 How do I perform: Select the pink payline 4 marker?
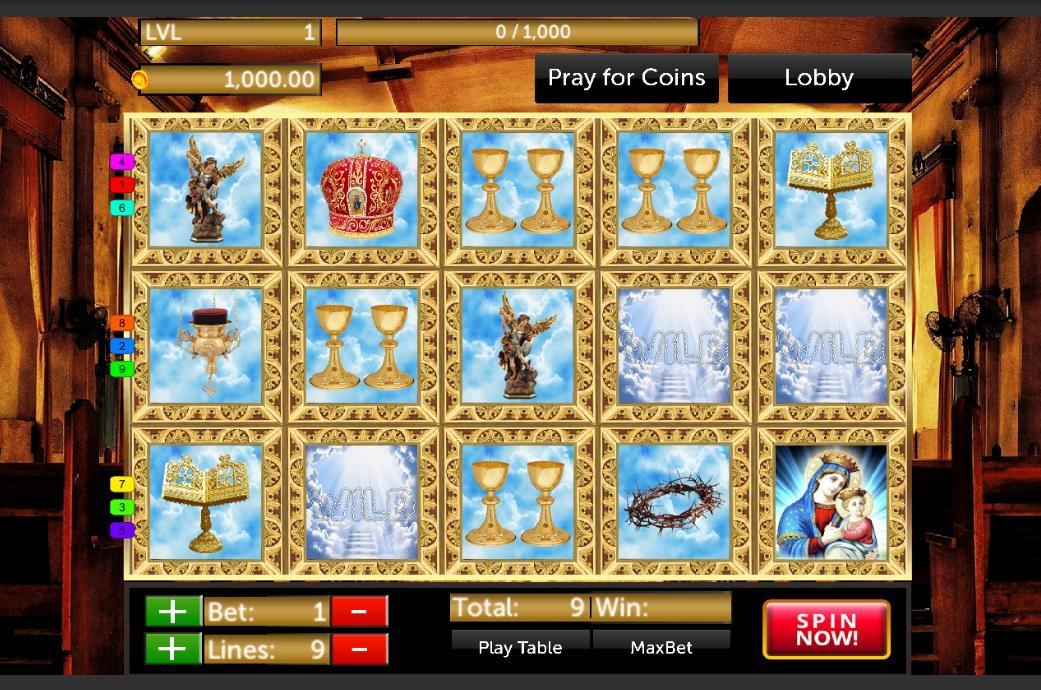pyautogui.click(x=122, y=161)
